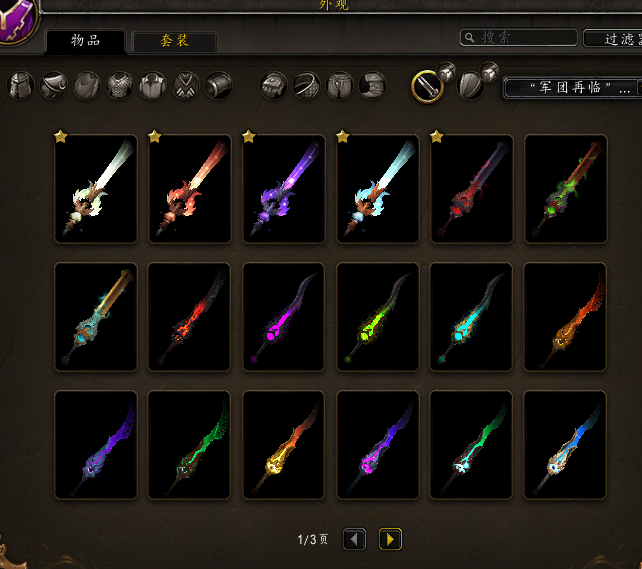Pick the orange flame sword appearance
Screen dimensions: 642x569
pos(565,317)
